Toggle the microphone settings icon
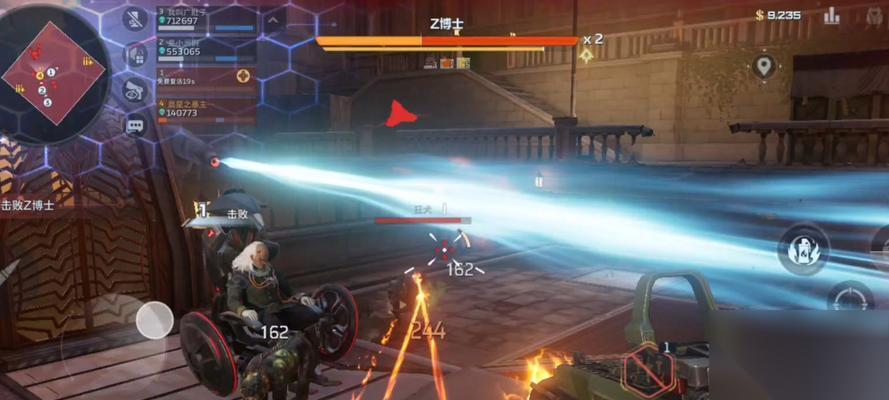889x400 pixels. [135, 54]
